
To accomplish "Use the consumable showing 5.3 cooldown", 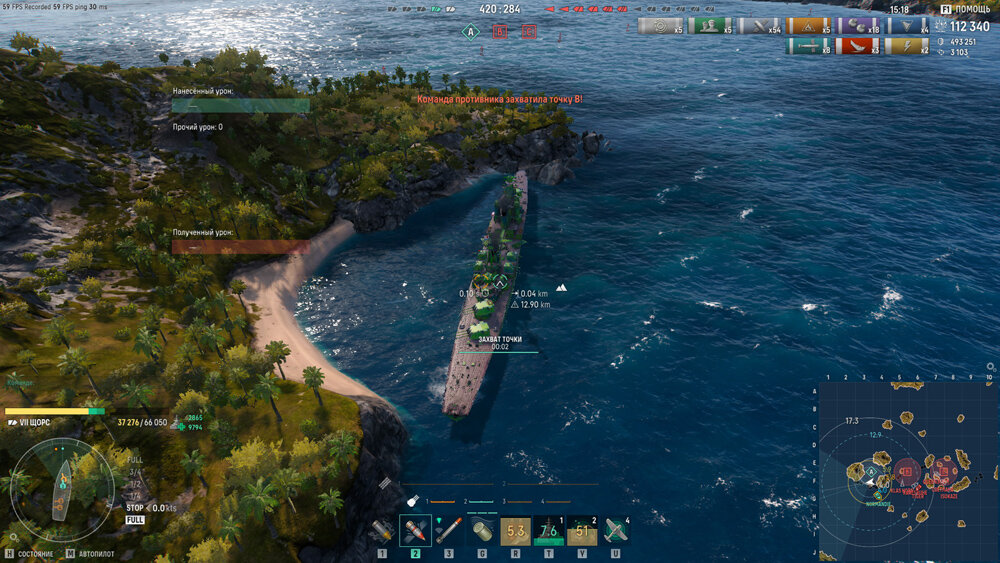I will pyautogui.click(x=515, y=530).
